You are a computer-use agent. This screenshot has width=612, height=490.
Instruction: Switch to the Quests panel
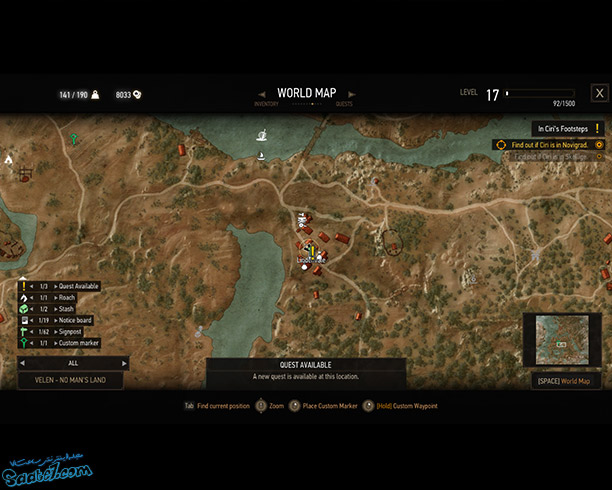click(x=344, y=103)
